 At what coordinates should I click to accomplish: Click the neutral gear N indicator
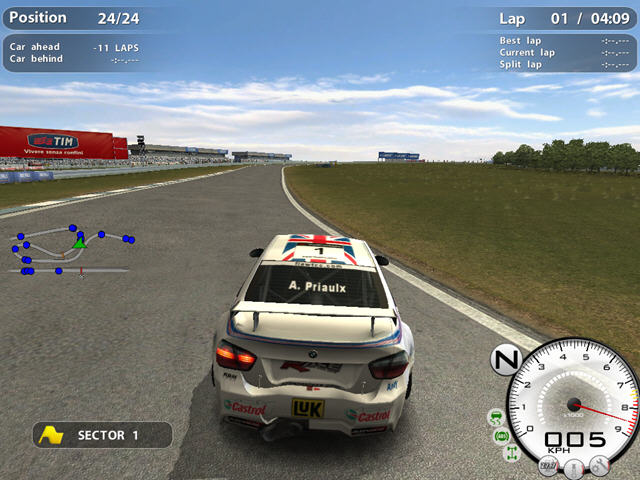tap(506, 359)
